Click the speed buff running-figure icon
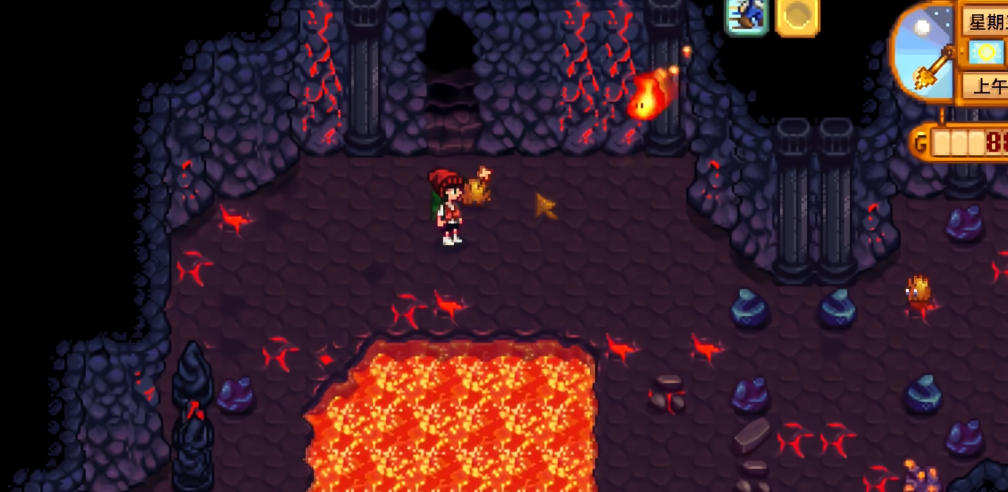The height and width of the screenshot is (492, 1008). pos(746,16)
